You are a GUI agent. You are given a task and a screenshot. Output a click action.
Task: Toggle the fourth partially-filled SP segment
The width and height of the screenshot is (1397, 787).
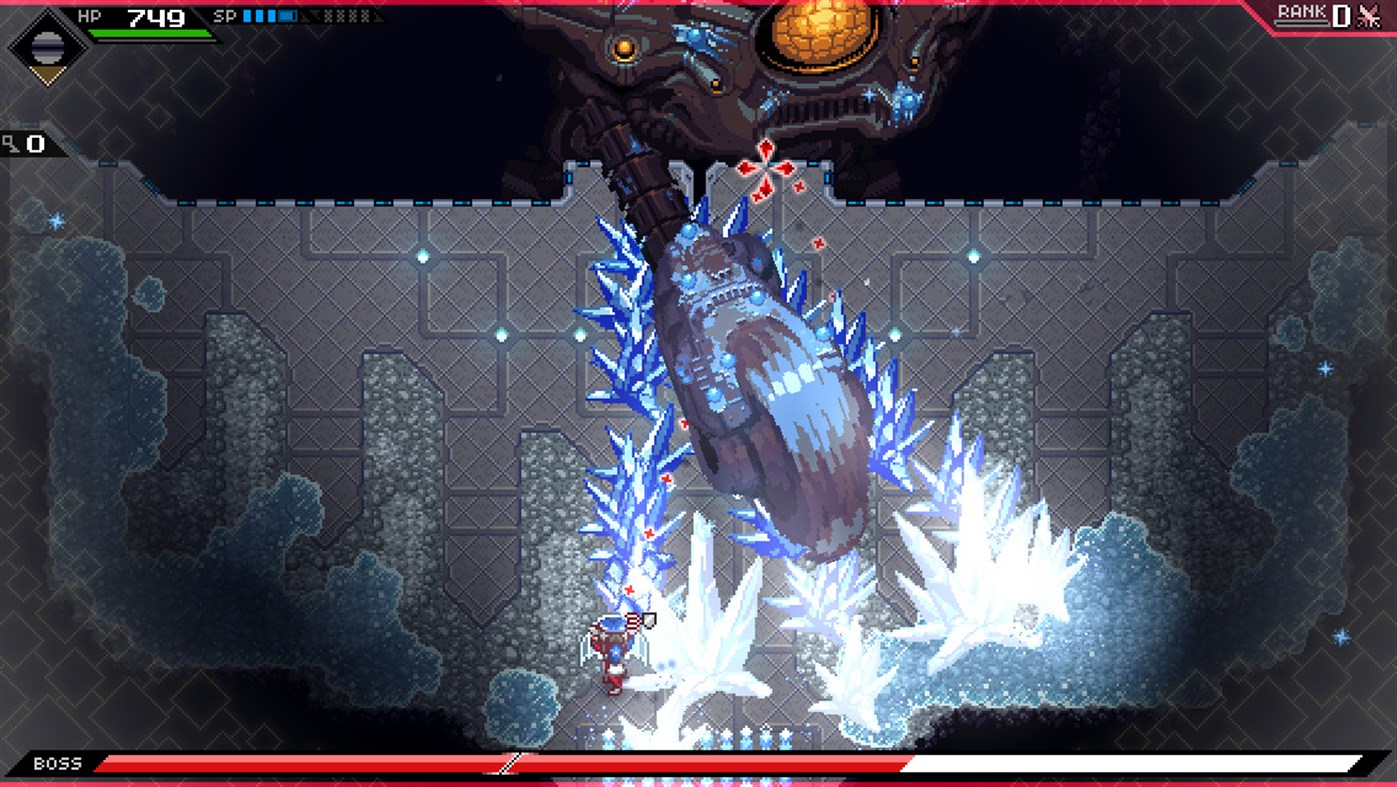pyautogui.click(x=287, y=15)
